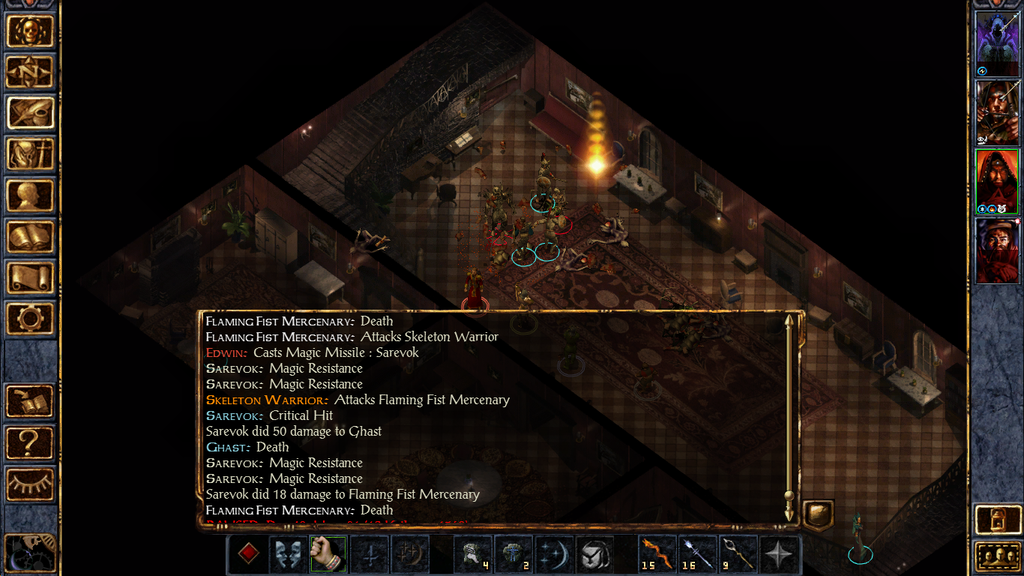Click the red diamond action button
1024x576 pixels.
coord(247,553)
